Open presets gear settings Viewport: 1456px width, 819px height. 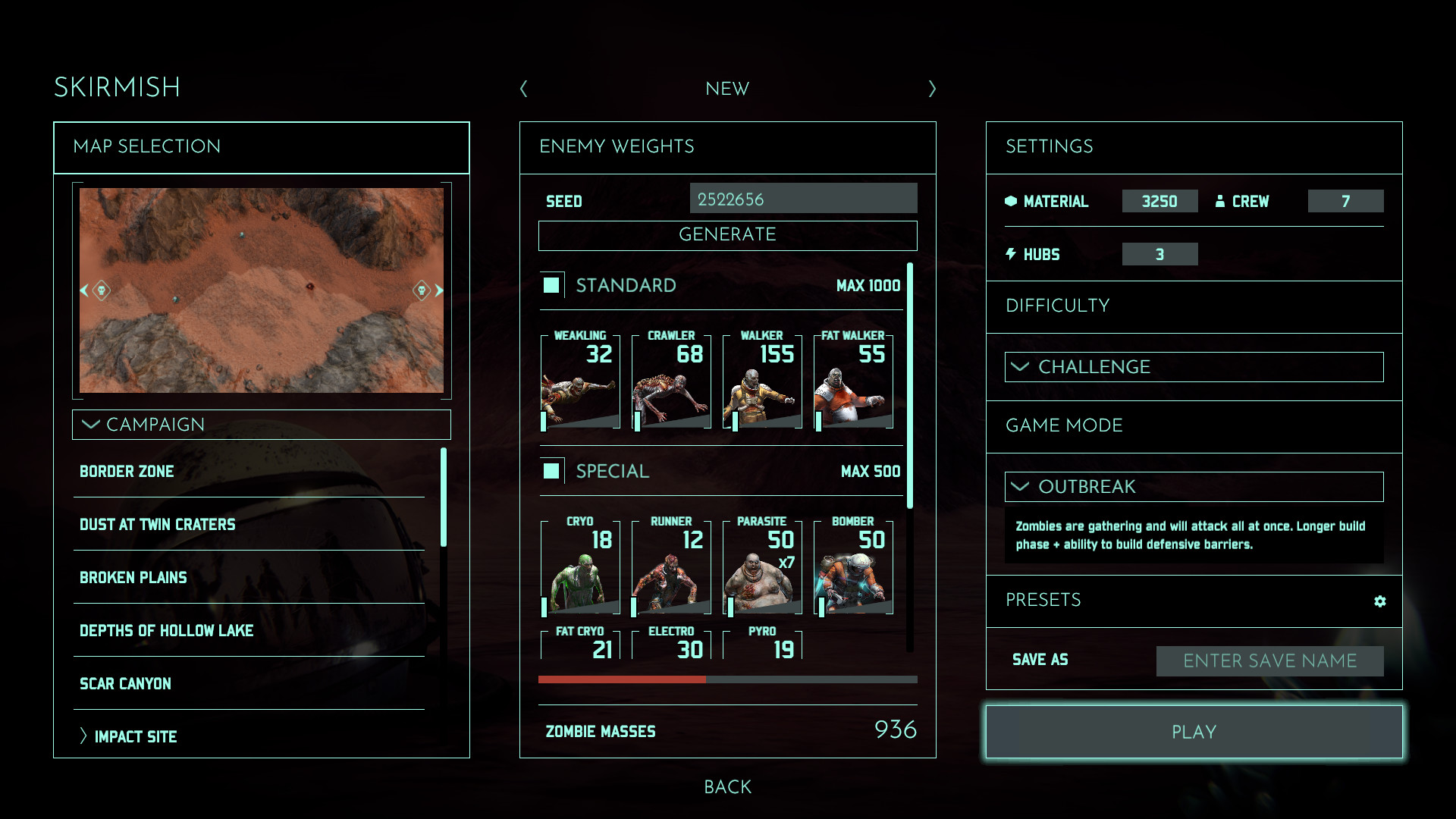[x=1379, y=601]
